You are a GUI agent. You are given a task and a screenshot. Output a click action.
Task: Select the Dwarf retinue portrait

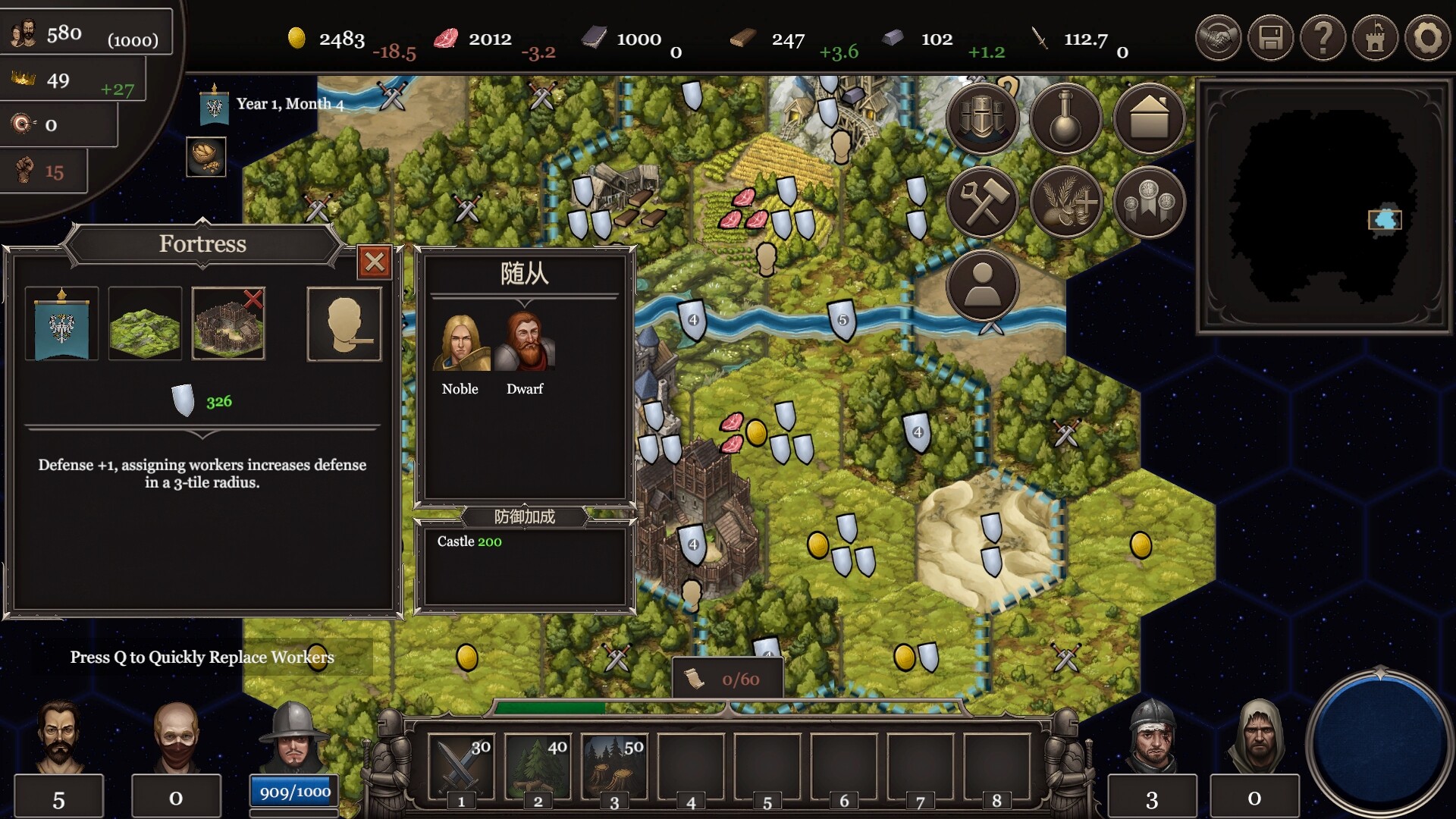pyautogui.click(x=525, y=344)
